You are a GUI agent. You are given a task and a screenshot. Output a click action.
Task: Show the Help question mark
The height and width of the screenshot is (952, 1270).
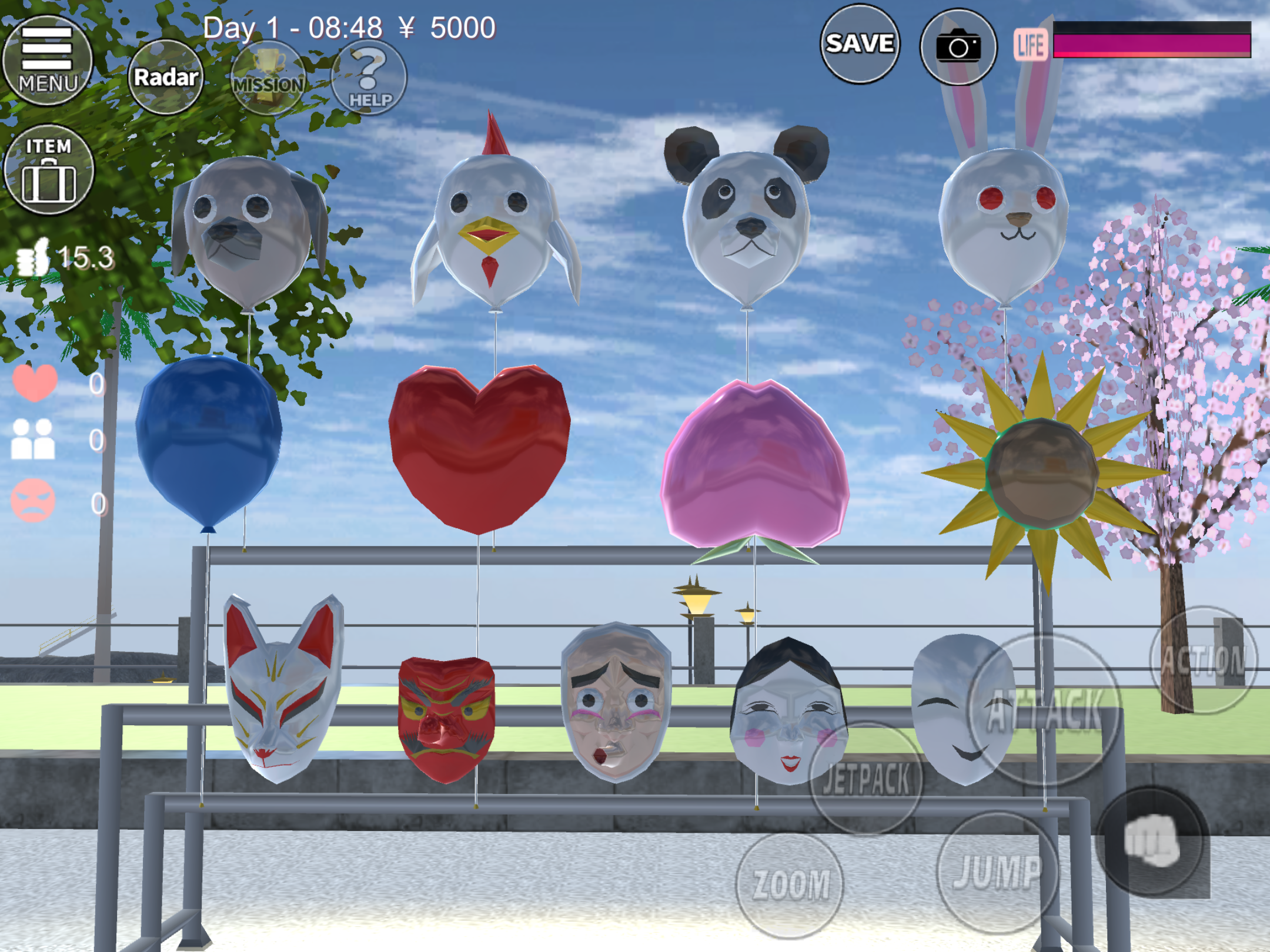pos(369,78)
